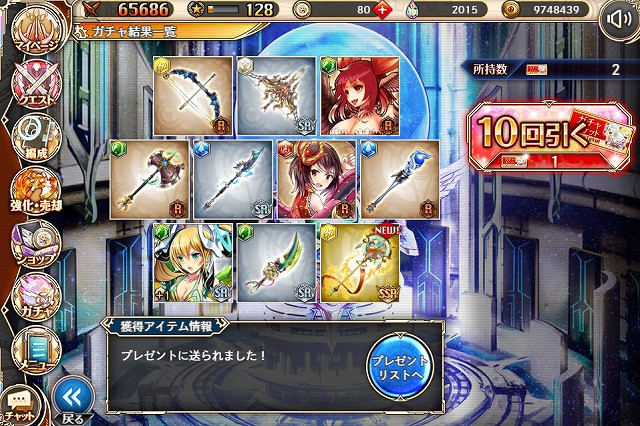The height and width of the screenshot is (426, 640).
Task: Select the dark-haired girl in red card
Action: pos(317,180)
